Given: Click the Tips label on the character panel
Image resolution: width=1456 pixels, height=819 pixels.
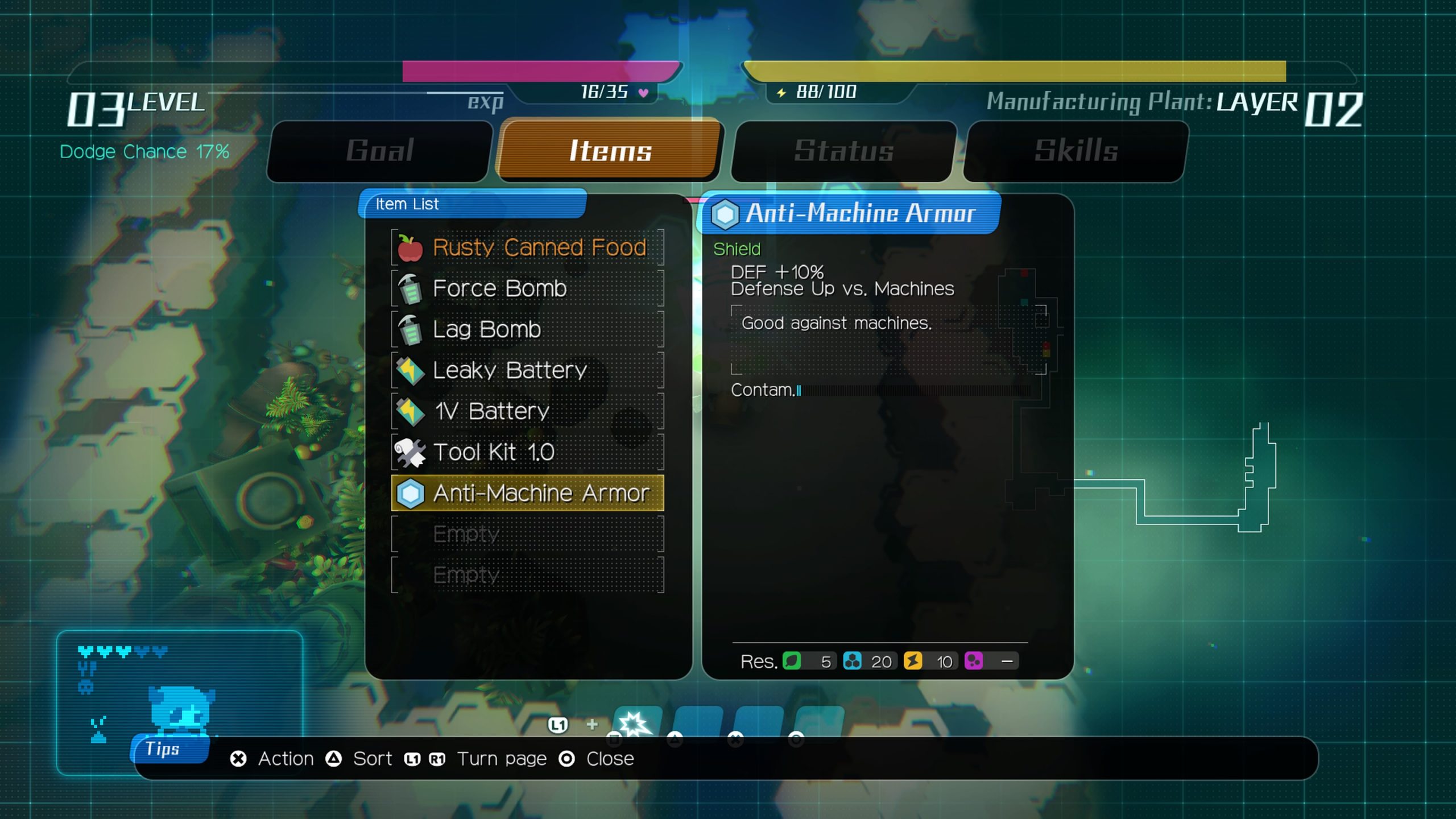Looking at the screenshot, I should pyautogui.click(x=163, y=749).
